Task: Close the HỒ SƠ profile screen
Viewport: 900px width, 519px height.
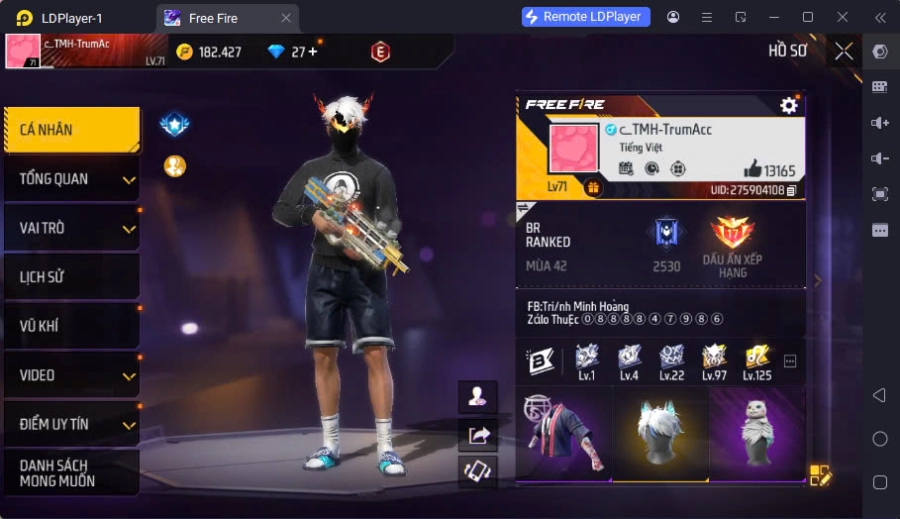Action: coord(844,51)
